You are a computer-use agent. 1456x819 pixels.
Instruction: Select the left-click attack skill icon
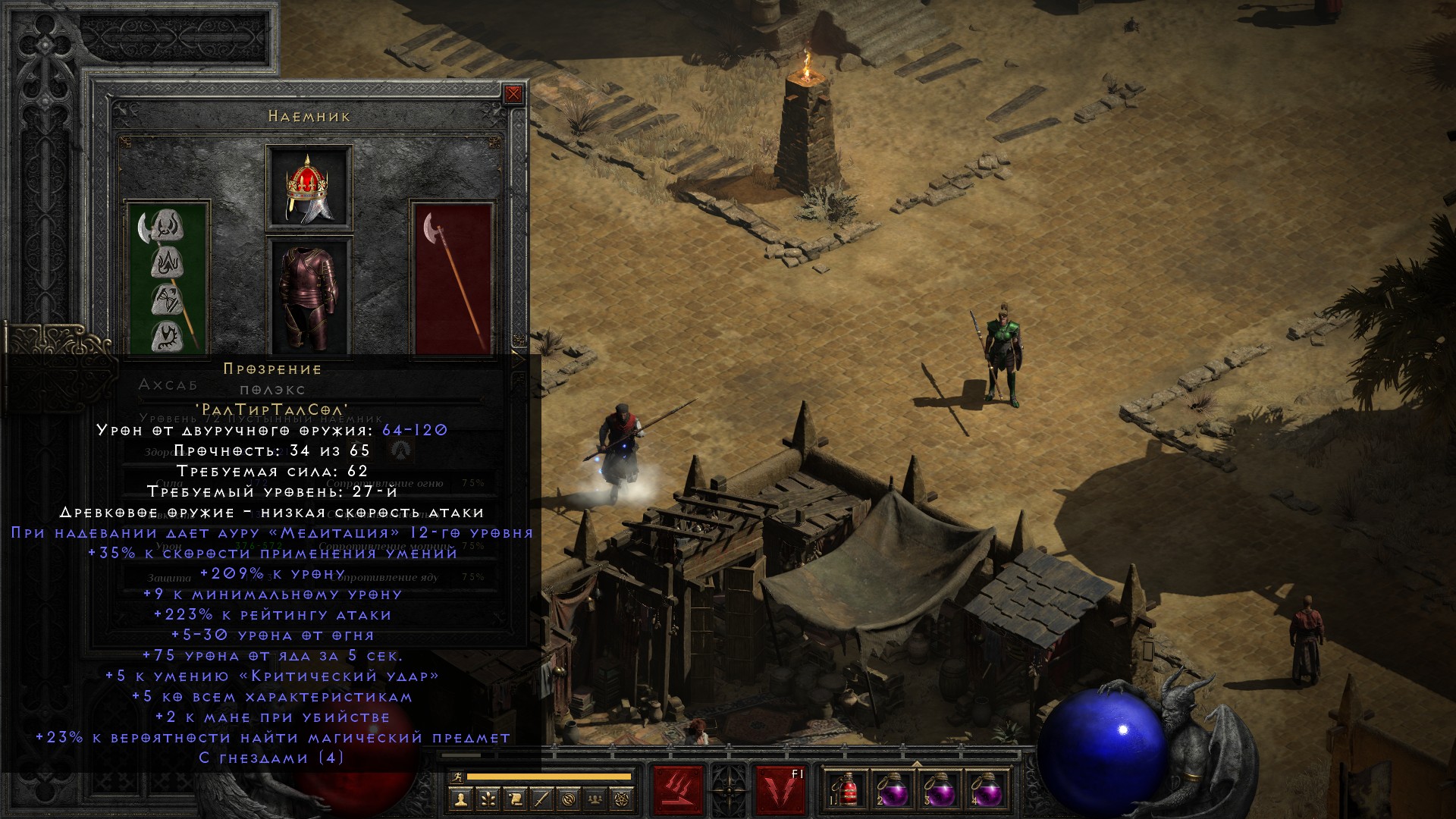(x=678, y=791)
